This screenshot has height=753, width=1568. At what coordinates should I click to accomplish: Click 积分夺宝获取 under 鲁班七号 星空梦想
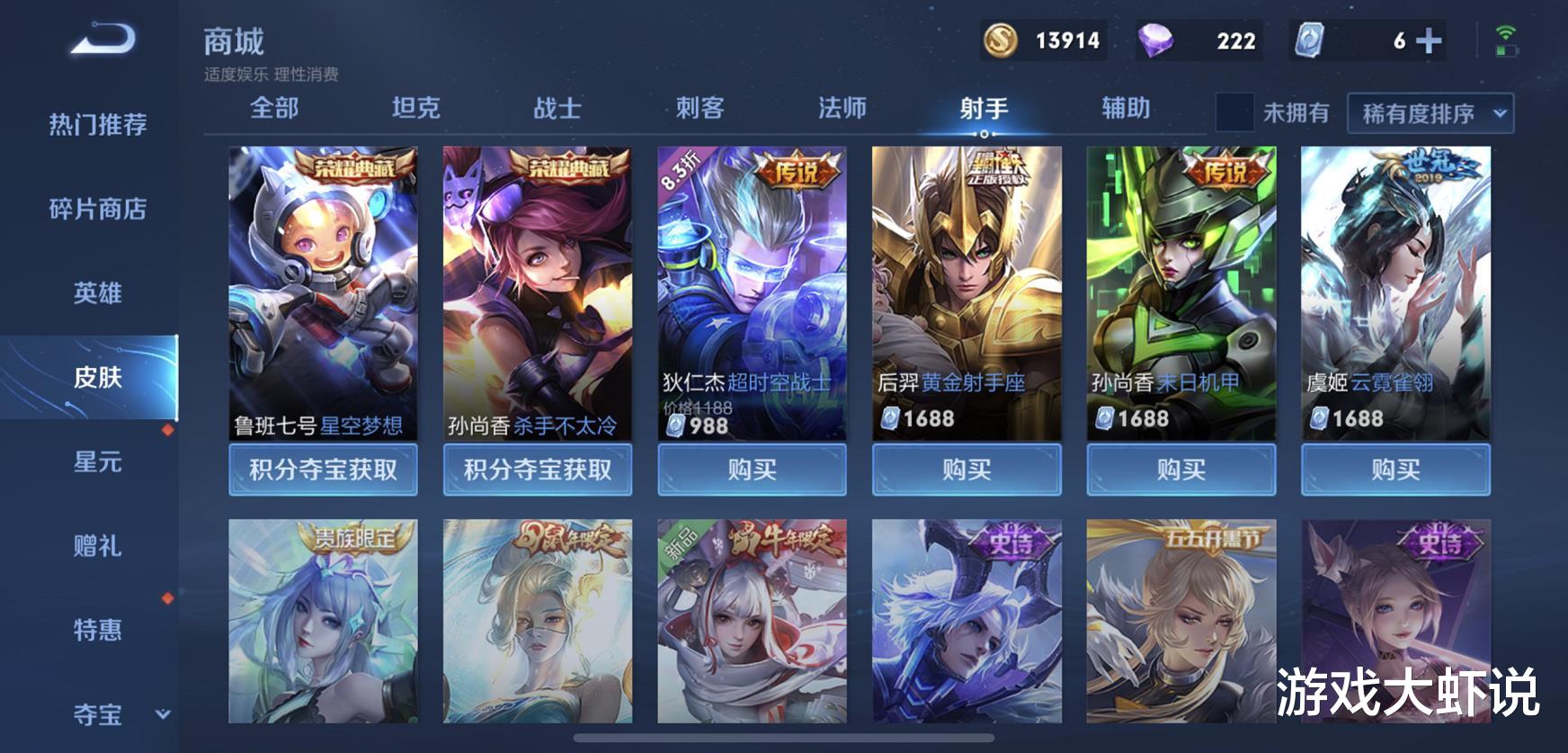pos(323,469)
